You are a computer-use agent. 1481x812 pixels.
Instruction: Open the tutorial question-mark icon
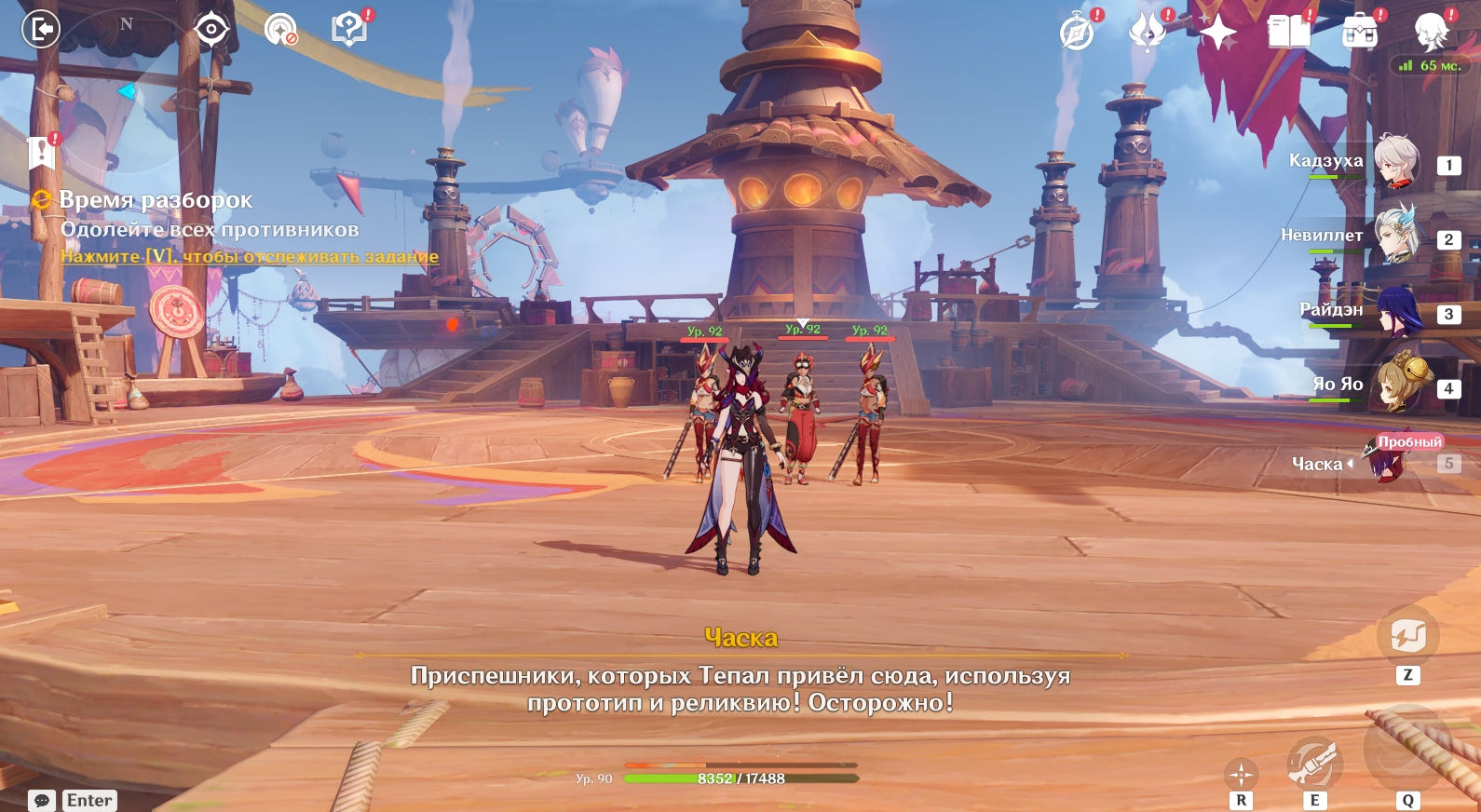[x=349, y=29]
